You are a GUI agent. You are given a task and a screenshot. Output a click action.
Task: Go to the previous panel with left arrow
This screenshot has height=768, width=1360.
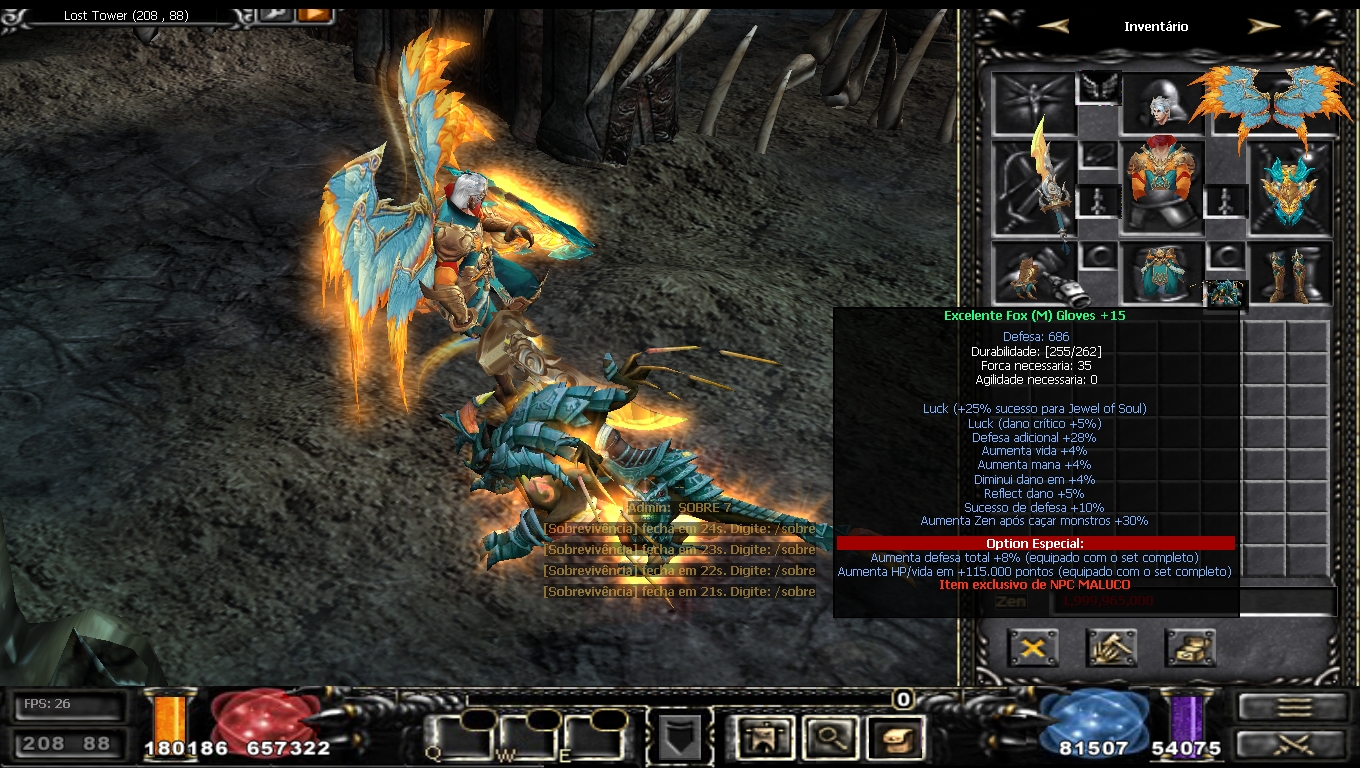click(x=1053, y=27)
